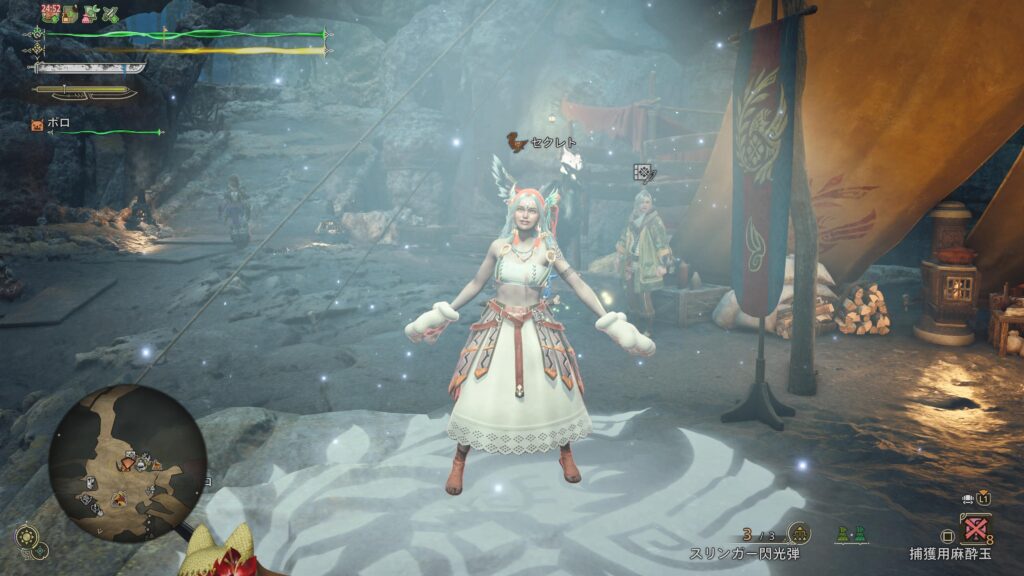Click the 24:52 timed buff icon
1024x576 pixels.
tap(49, 13)
